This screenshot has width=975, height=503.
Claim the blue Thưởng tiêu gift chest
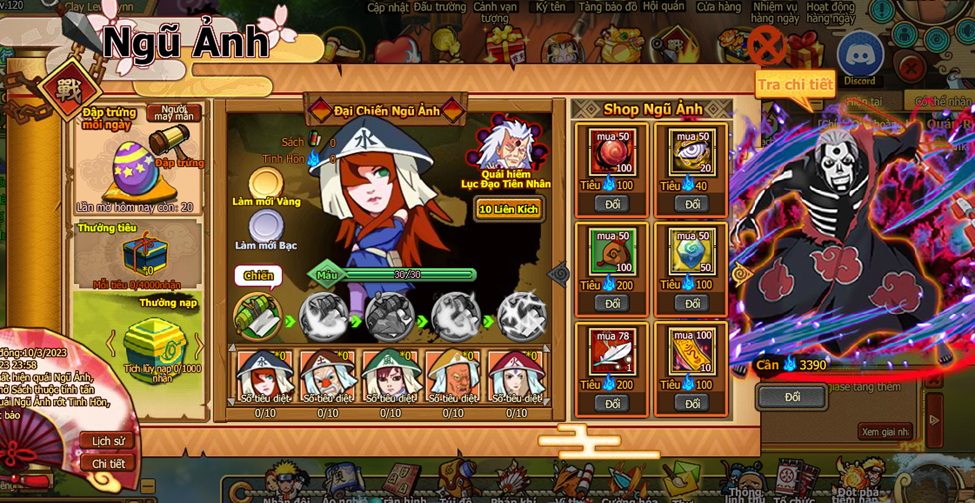[143, 254]
